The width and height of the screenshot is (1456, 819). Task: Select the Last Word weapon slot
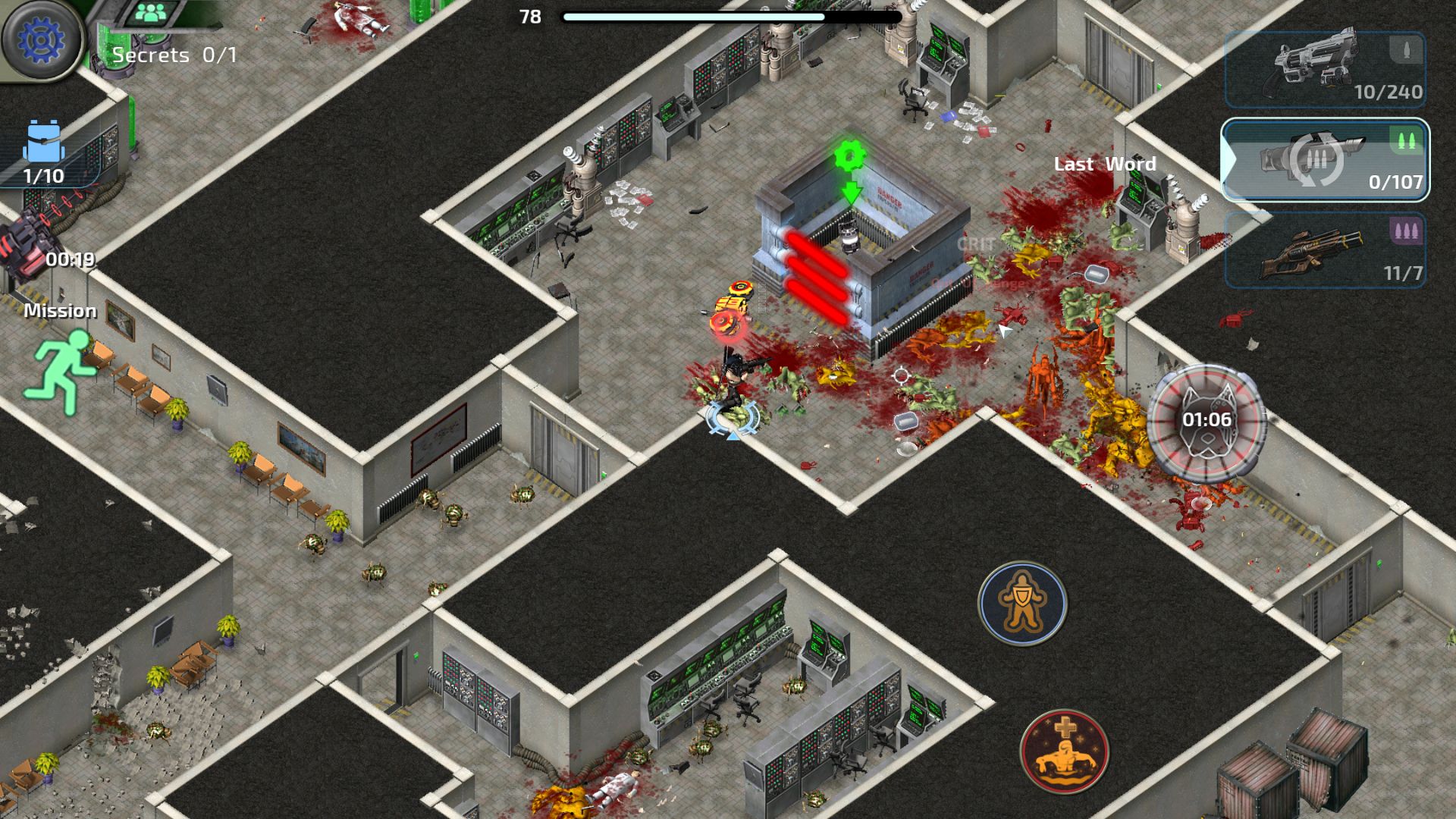point(1324,160)
